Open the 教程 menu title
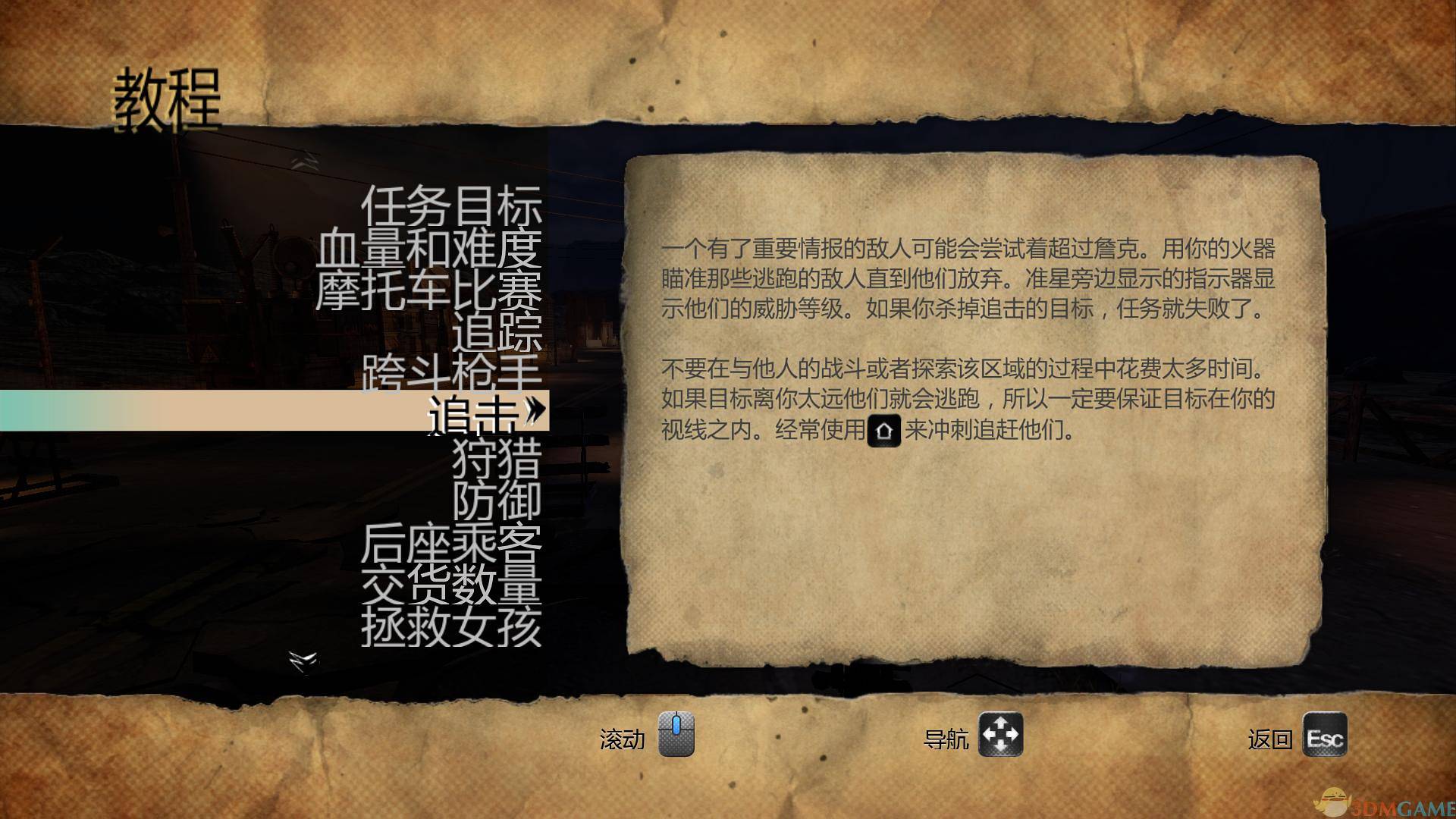Image resolution: width=1456 pixels, height=819 pixels. (168, 96)
